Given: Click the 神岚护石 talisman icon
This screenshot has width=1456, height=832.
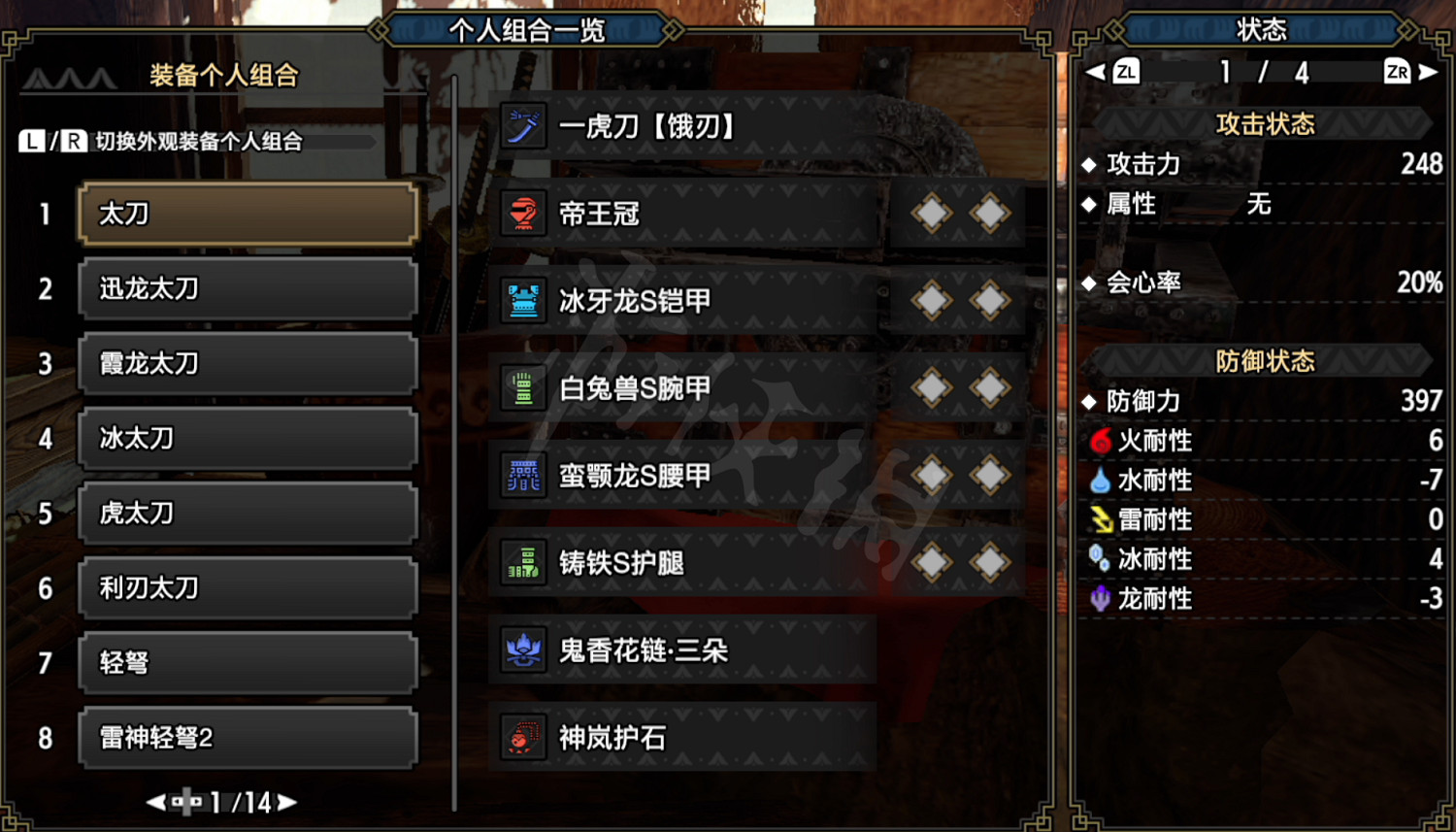Looking at the screenshot, I should tap(522, 738).
